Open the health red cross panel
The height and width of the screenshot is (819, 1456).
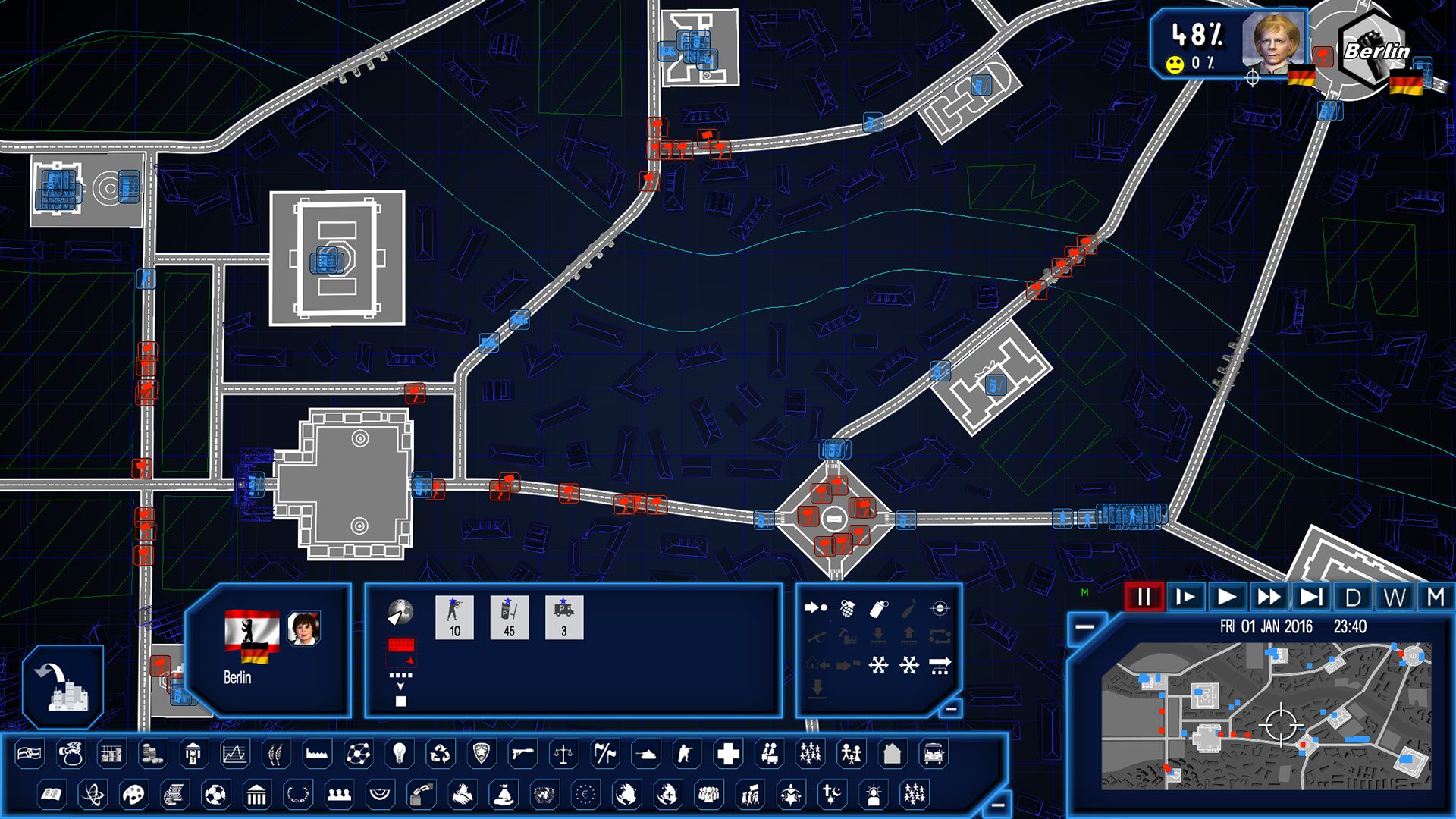[727, 754]
